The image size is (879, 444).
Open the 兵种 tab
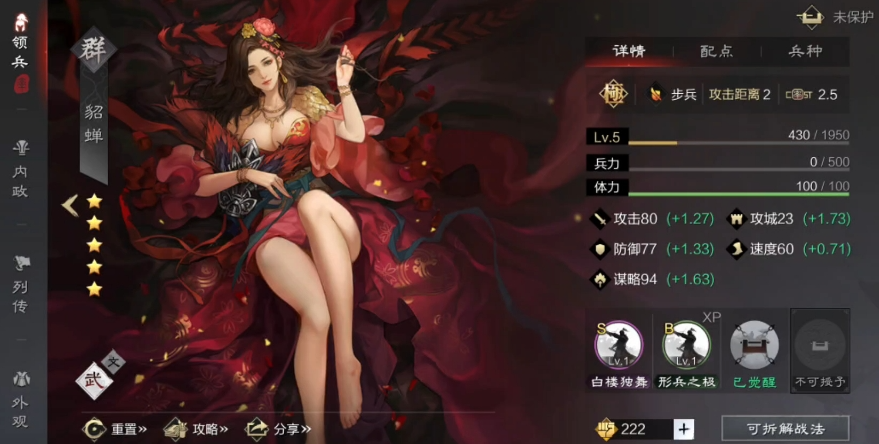coord(805,52)
